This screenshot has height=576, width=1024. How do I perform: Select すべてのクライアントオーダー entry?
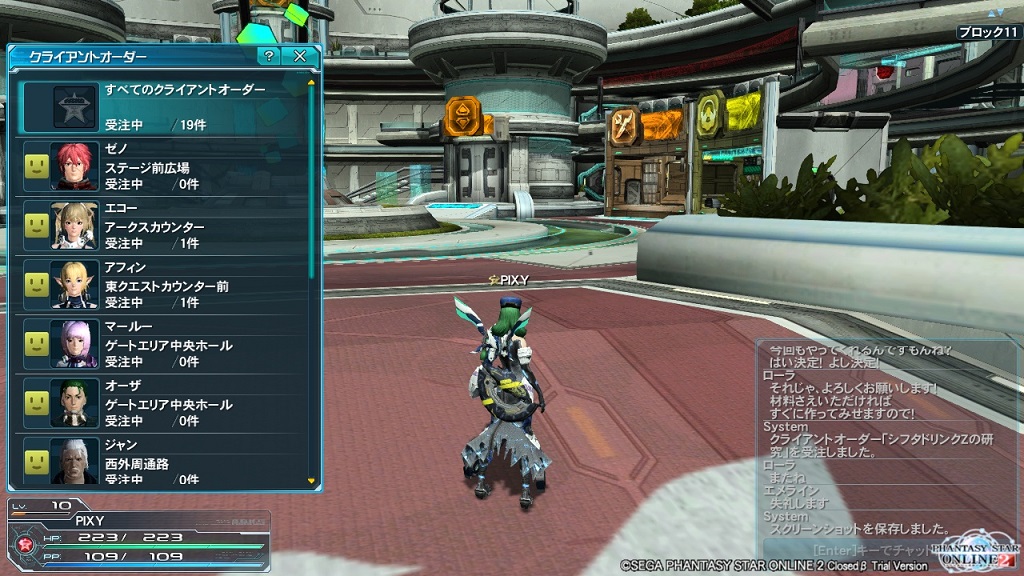click(x=163, y=107)
